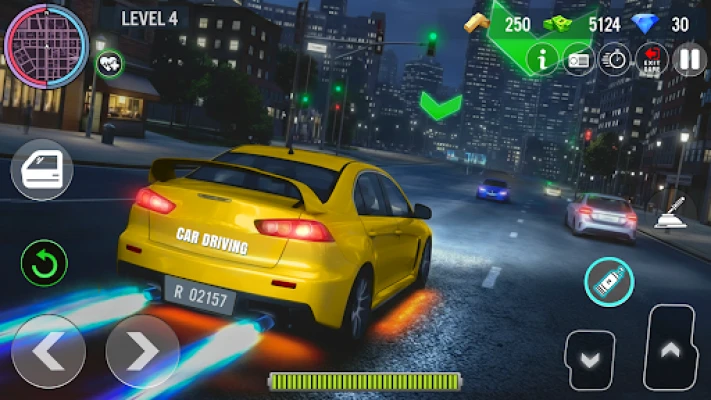Activate the stopwatch speed icon
Screen dimensions: 711x400
pyautogui.click(x=614, y=59)
